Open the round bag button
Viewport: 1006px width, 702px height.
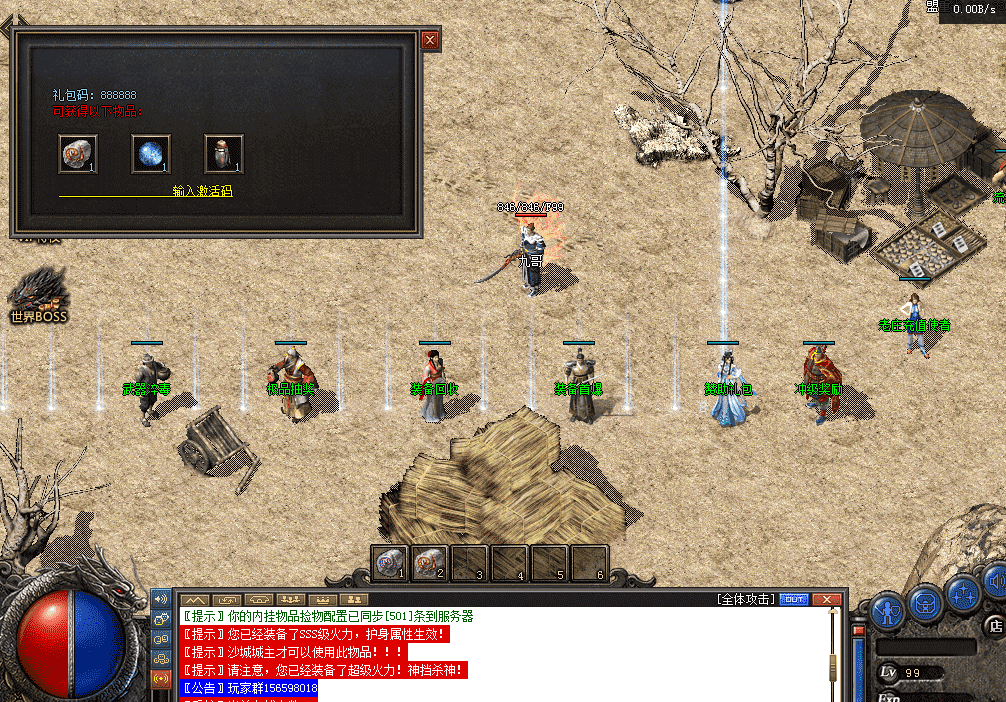pos(926,601)
